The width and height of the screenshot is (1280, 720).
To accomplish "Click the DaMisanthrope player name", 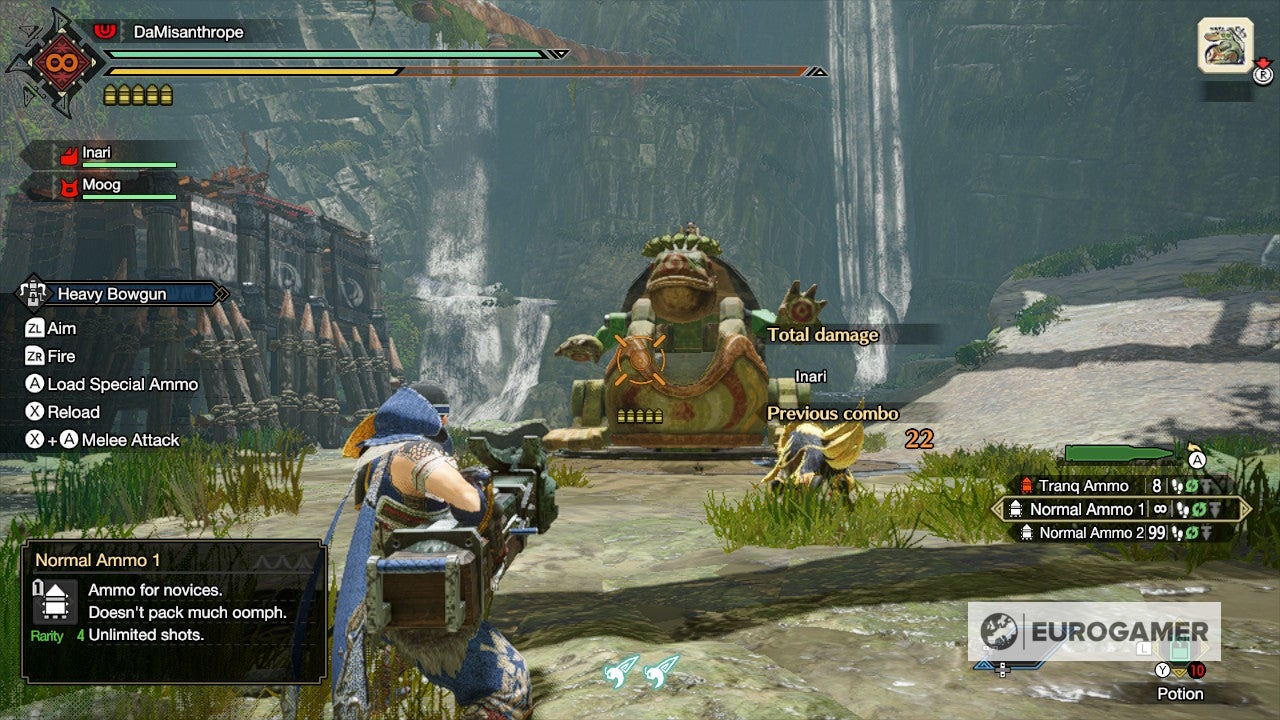I will pyautogui.click(x=188, y=32).
